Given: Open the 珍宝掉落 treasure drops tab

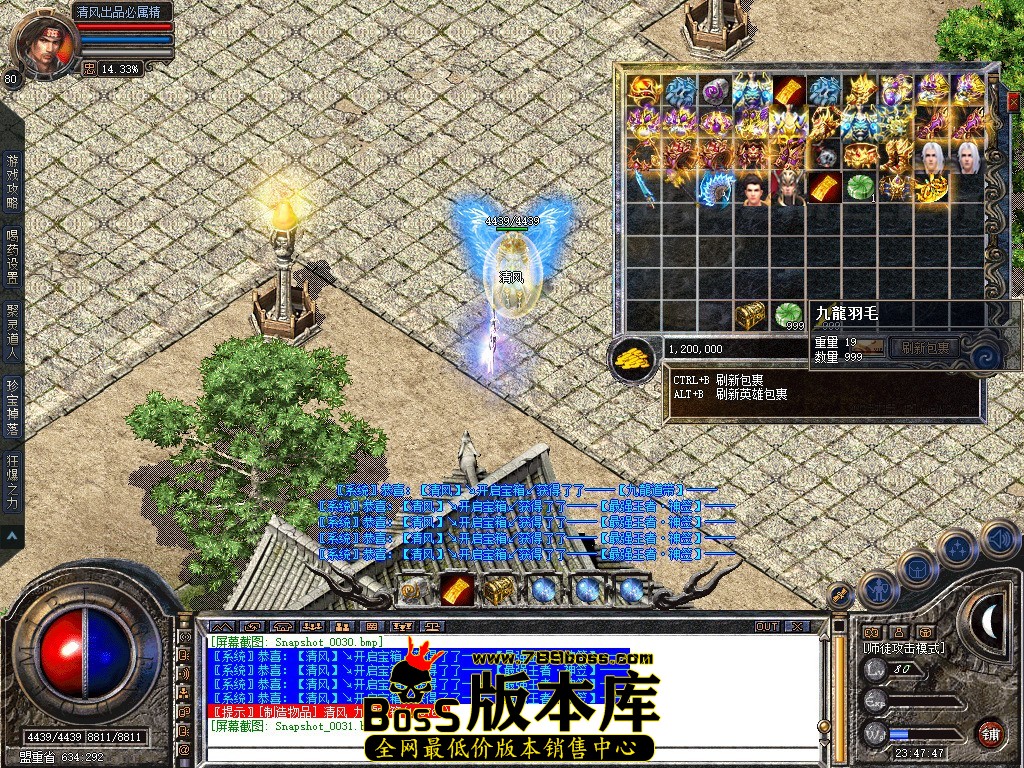Looking at the screenshot, I should [12, 408].
